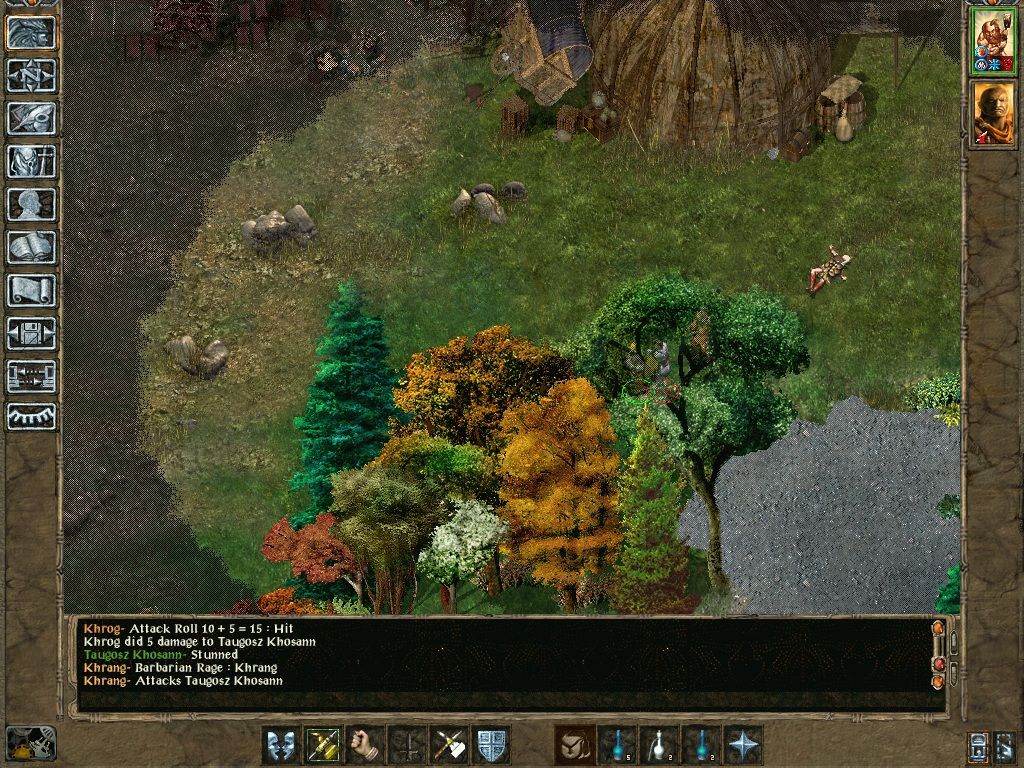Choose the bare fist attack slot
The height and width of the screenshot is (768, 1024).
(365, 745)
